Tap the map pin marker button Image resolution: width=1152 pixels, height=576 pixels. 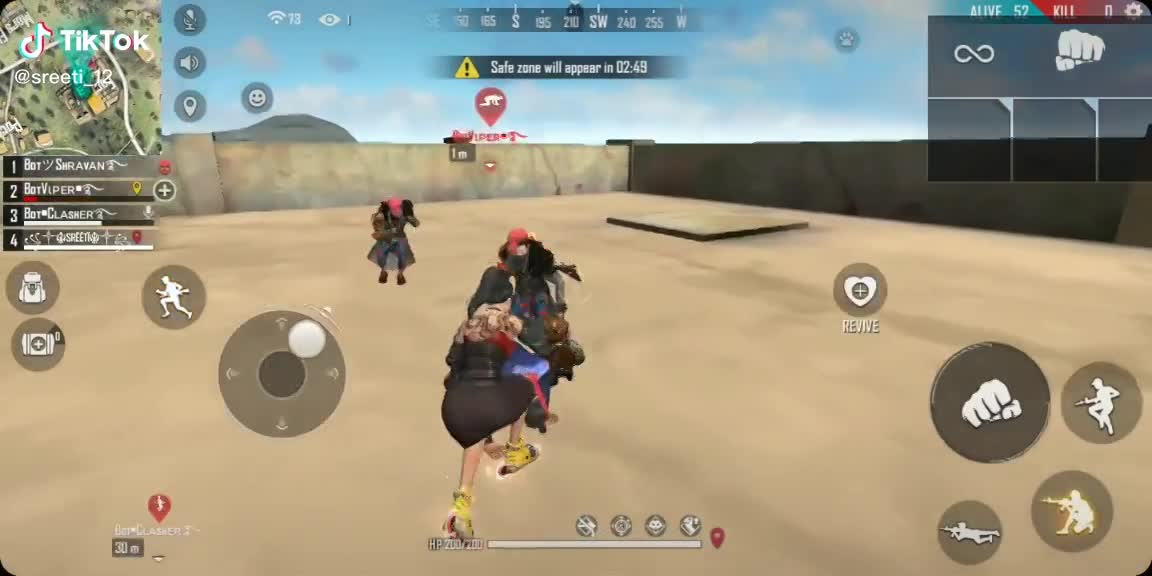189,105
